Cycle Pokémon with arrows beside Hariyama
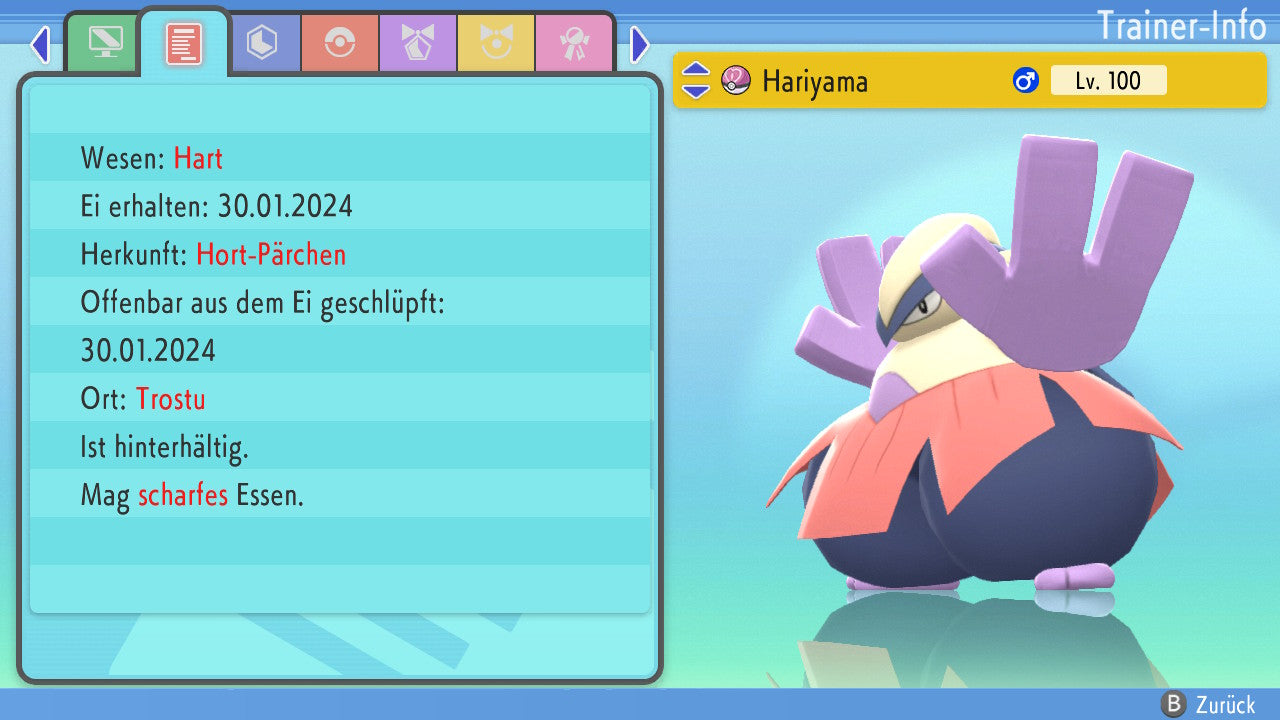Screen dimensions: 1280x720 (x=696, y=80)
